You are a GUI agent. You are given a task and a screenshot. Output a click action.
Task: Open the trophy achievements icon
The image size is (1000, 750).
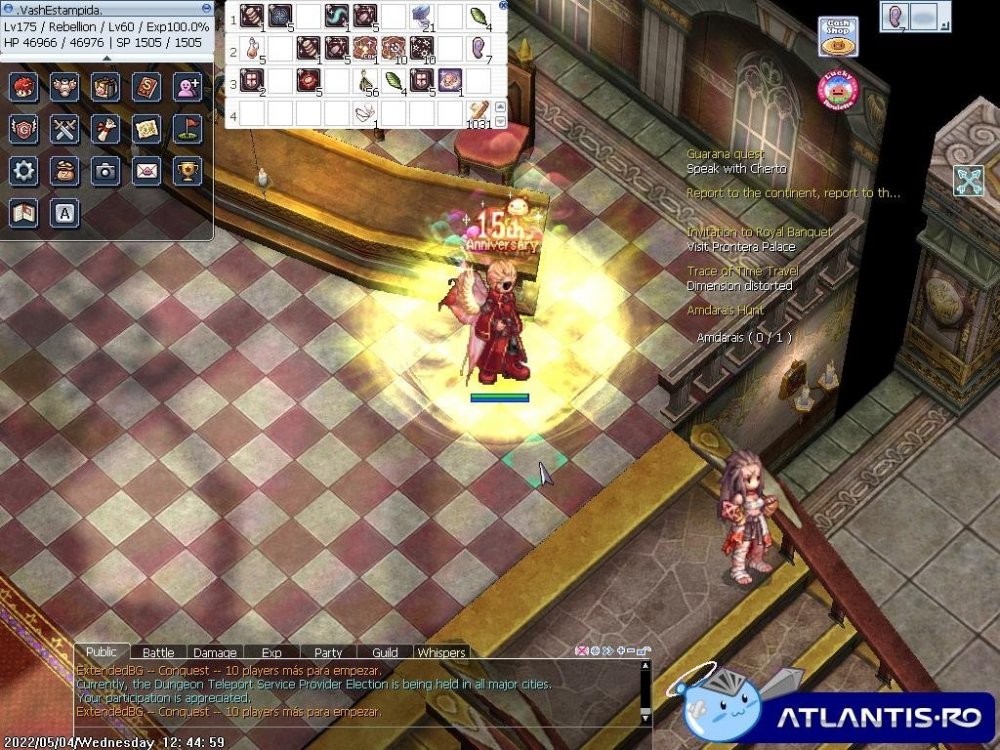click(187, 171)
